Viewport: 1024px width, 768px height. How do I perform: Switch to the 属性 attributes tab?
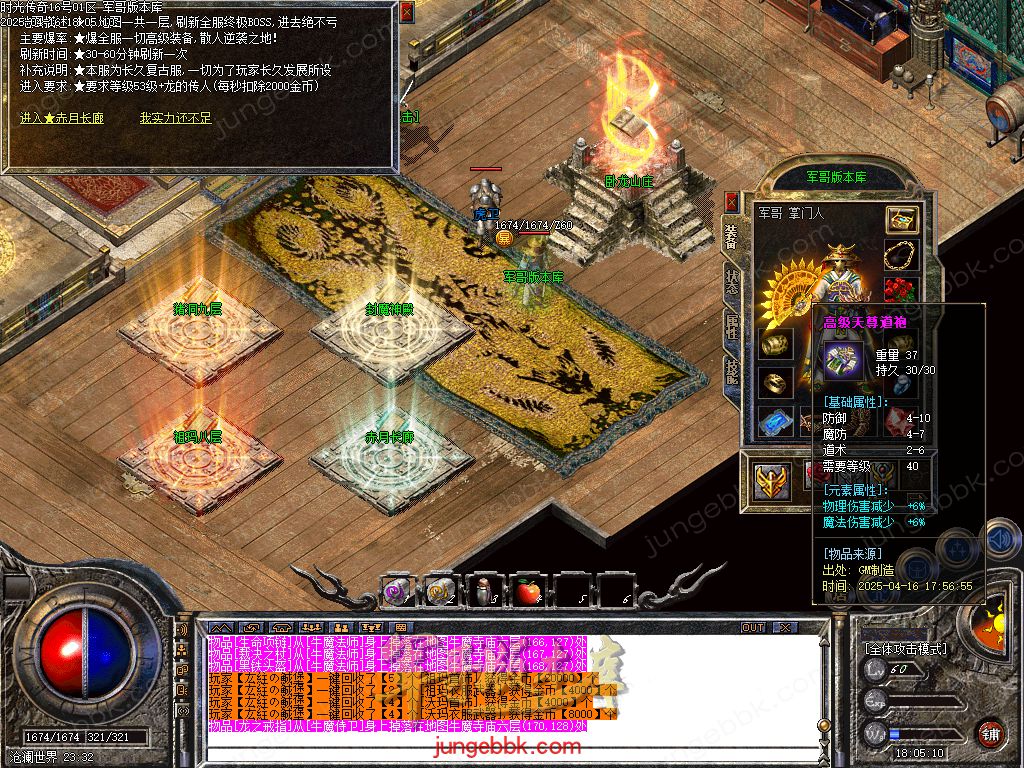click(x=733, y=326)
